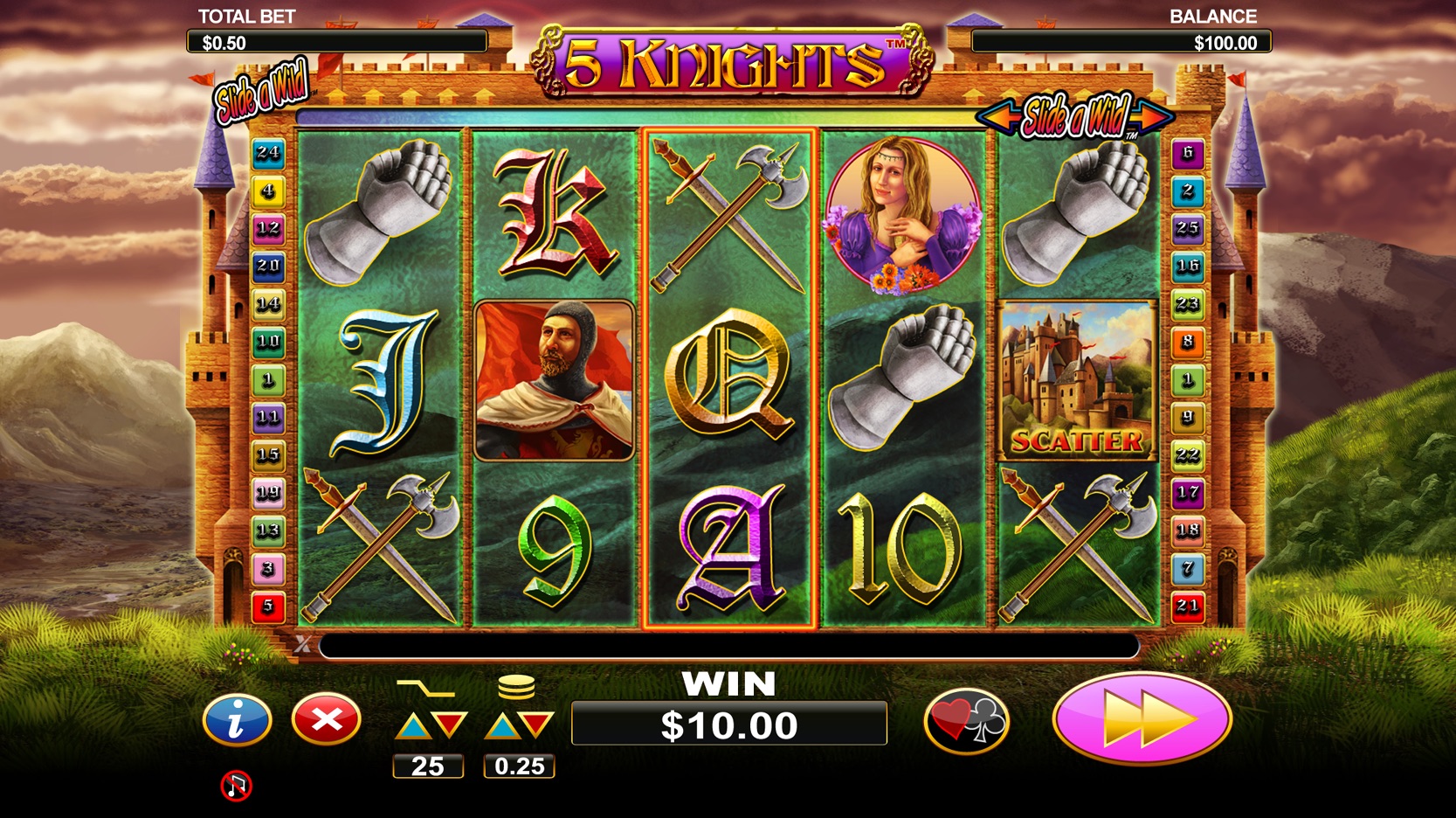Select payline marker number 21

coord(1187,606)
